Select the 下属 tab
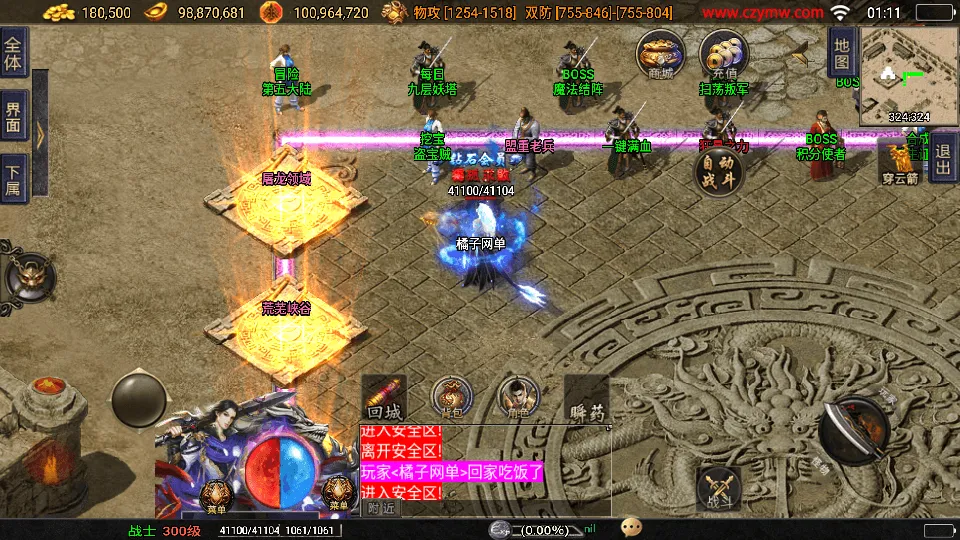 click(x=14, y=180)
